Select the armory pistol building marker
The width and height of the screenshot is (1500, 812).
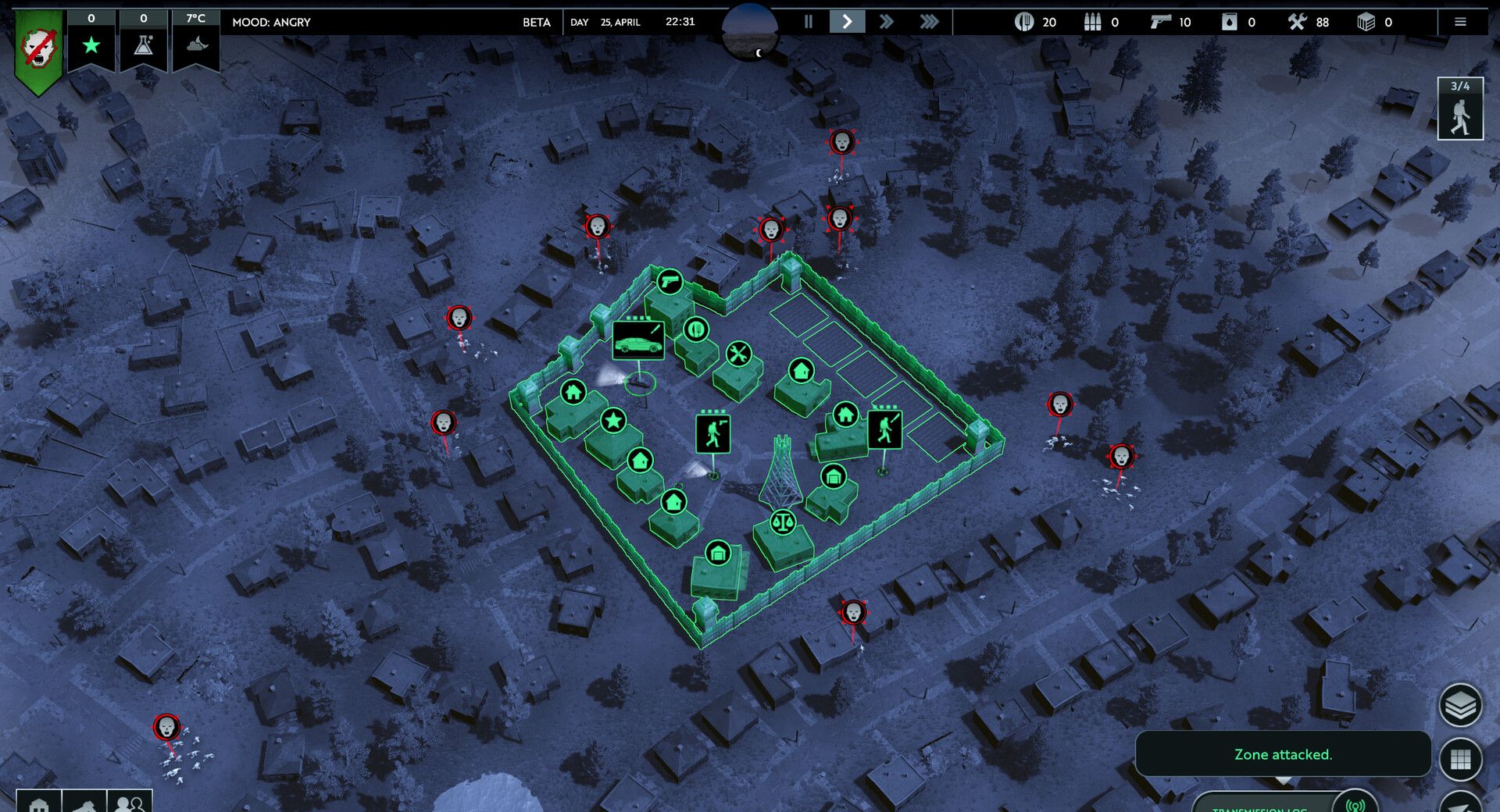click(x=670, y=281)
